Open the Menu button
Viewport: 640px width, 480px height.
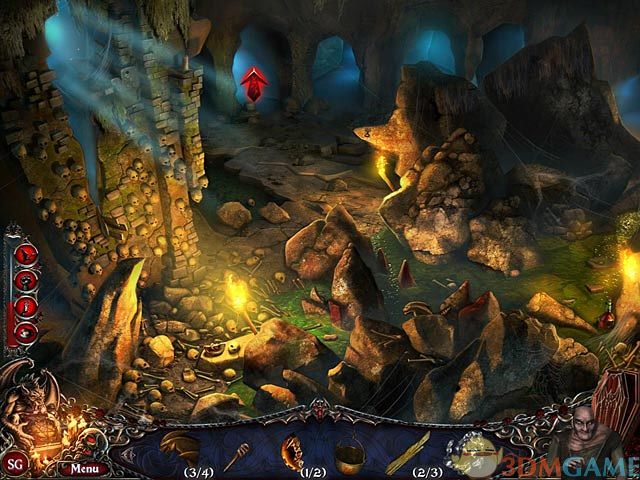click(84, 467)
